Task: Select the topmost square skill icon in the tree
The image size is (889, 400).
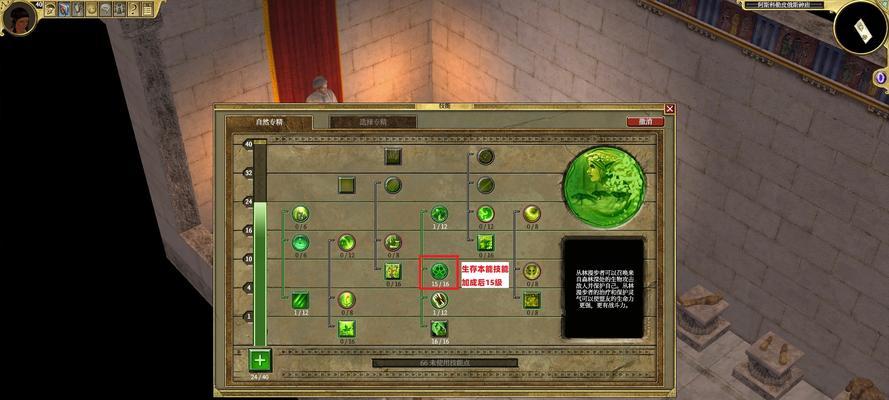Action: [x=393, y=156]
